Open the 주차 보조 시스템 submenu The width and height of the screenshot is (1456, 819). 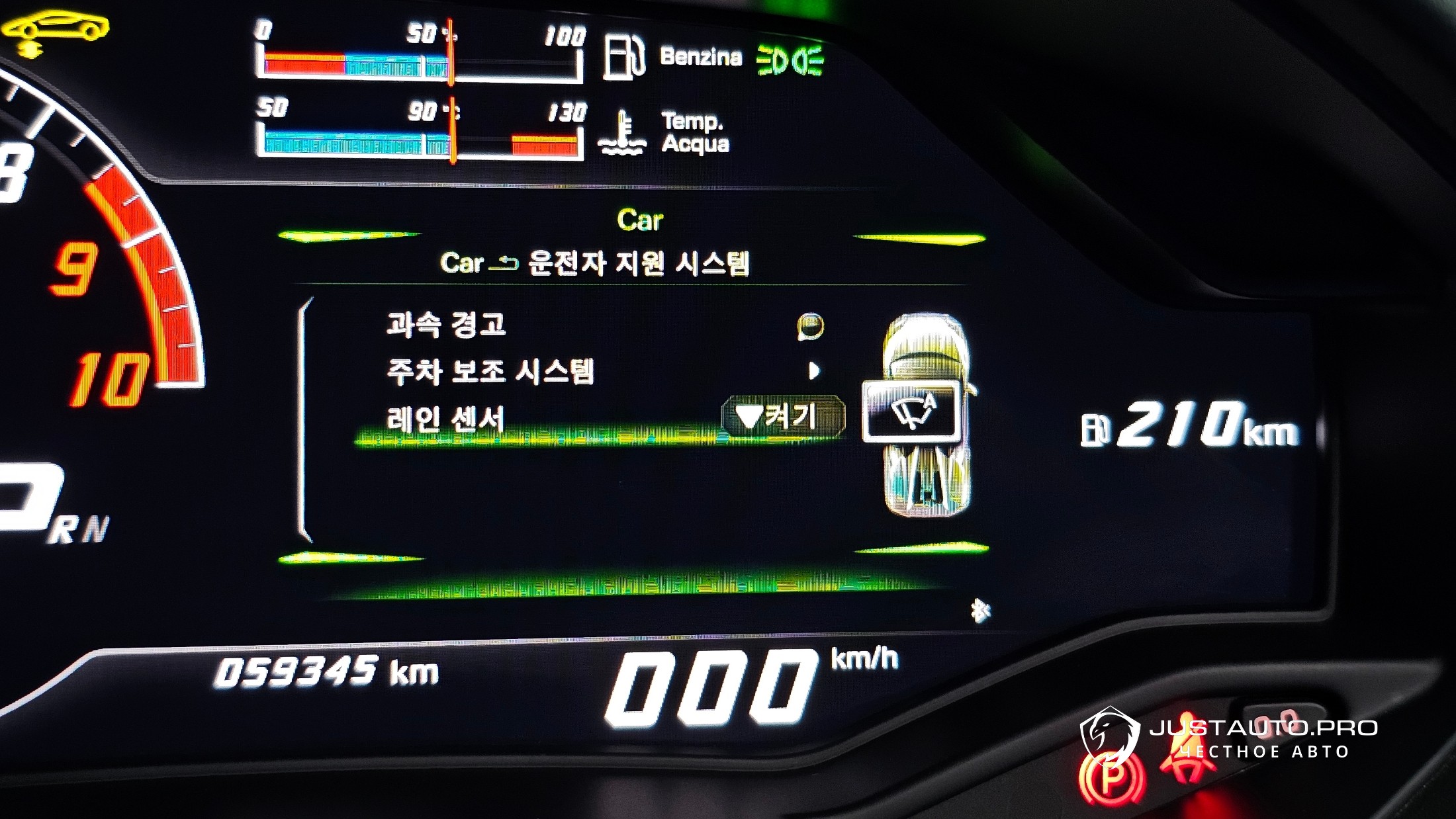(490, 371)
